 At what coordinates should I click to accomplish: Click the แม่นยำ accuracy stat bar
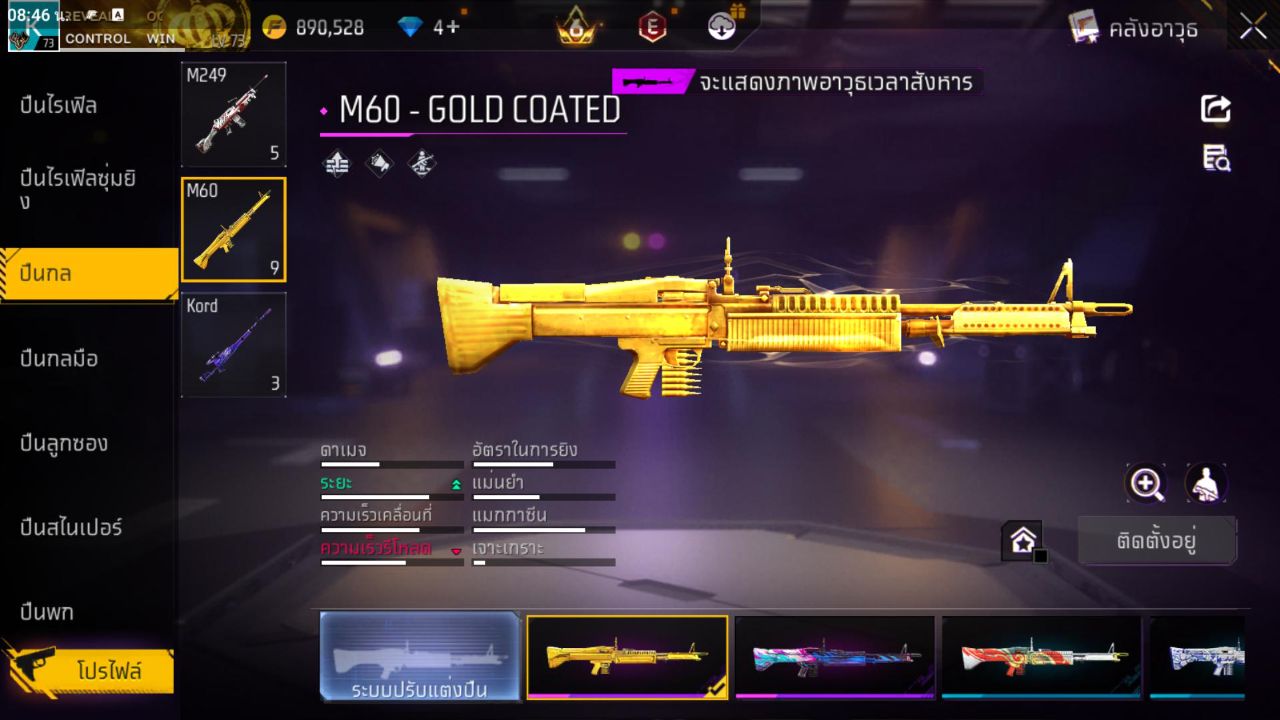pyautogui.click(x=543, y=496)
